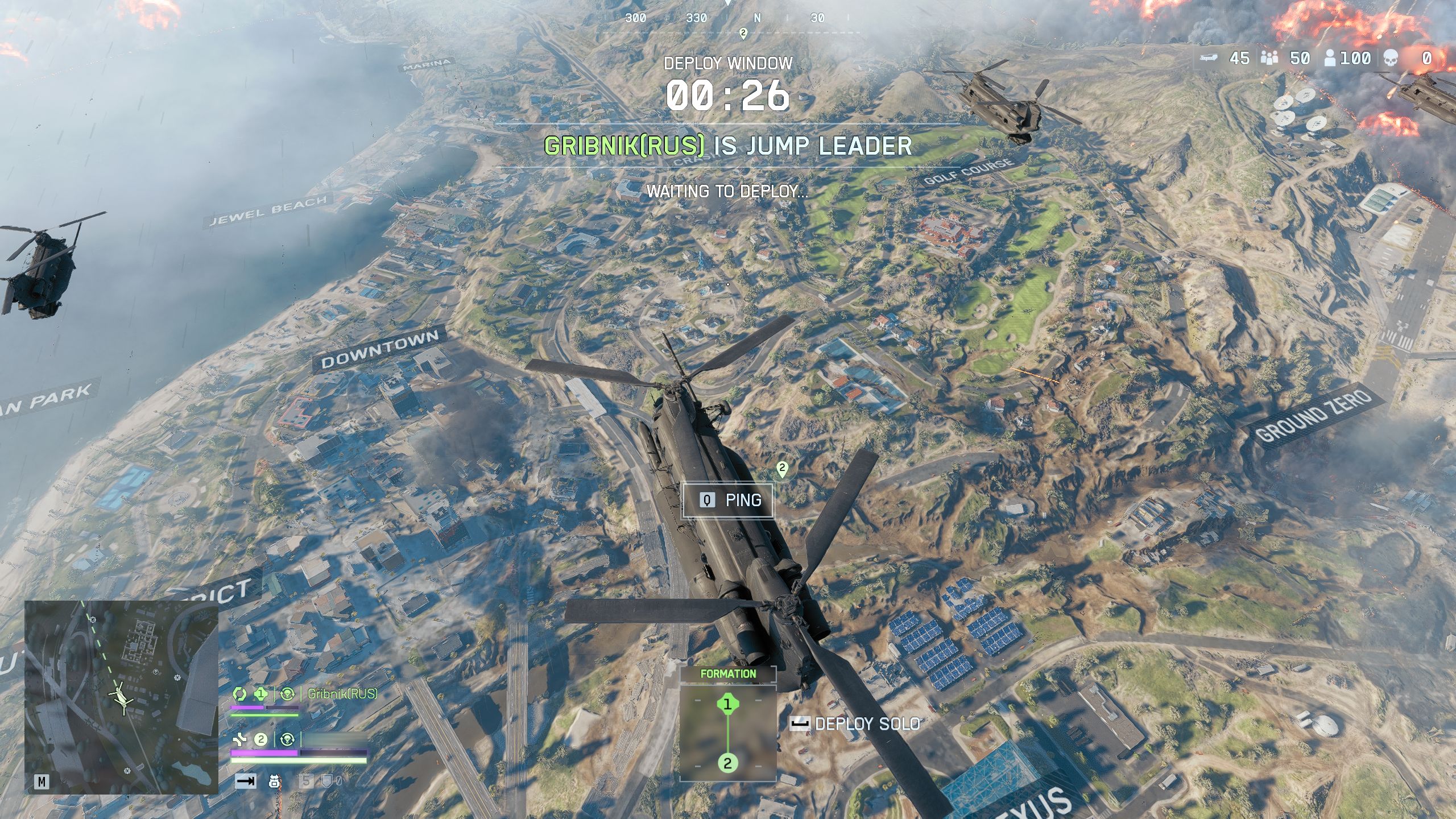Click the FORMATION panel header
Viewport: 1456px width, 819px height.
pos(728,674)
